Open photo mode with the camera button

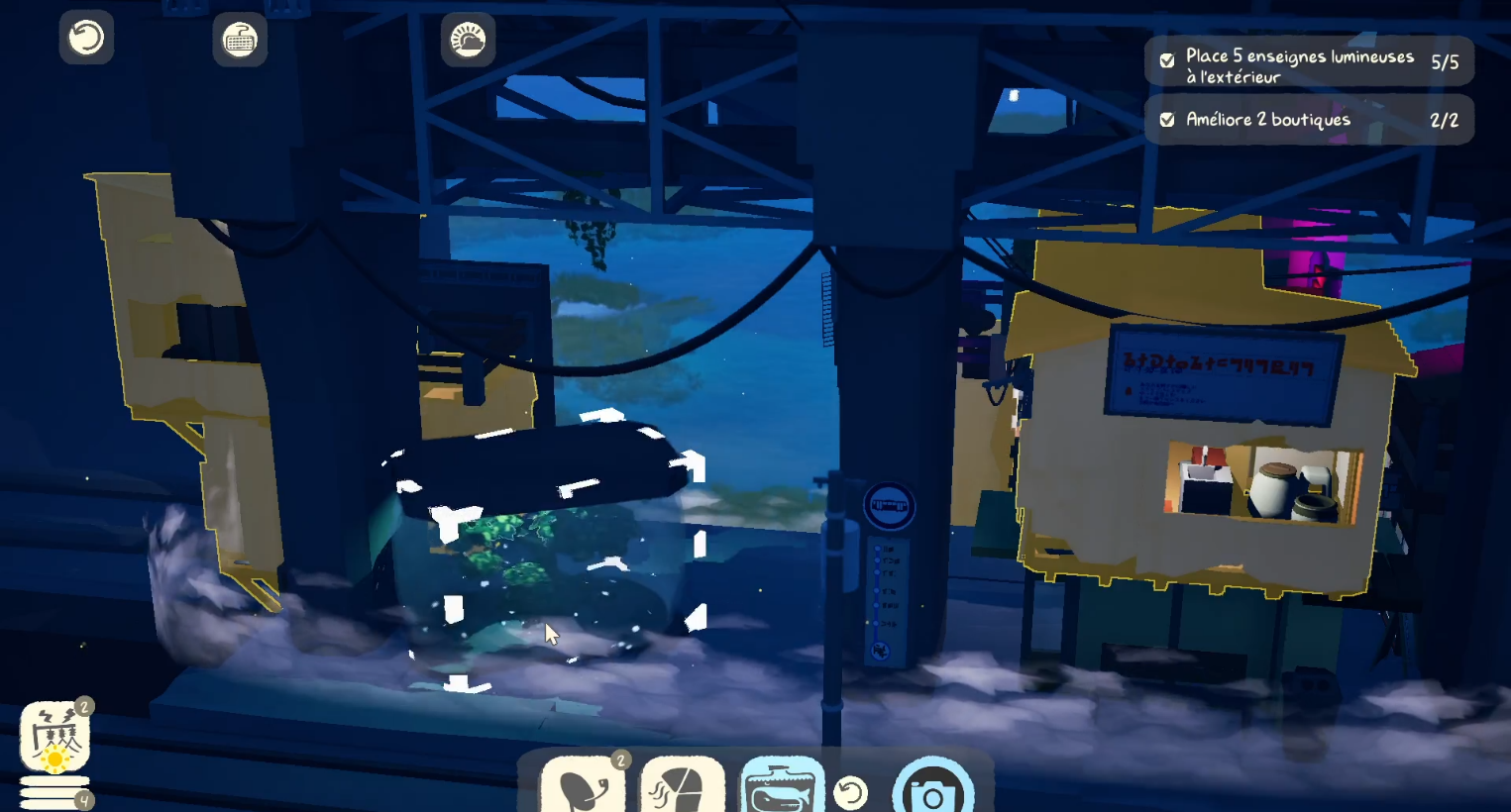tap(931, 789)
